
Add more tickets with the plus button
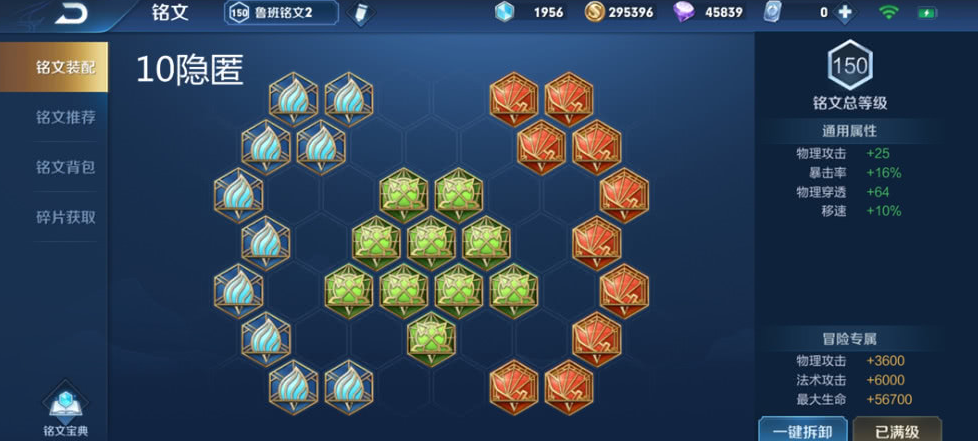(x=845, y=13)
